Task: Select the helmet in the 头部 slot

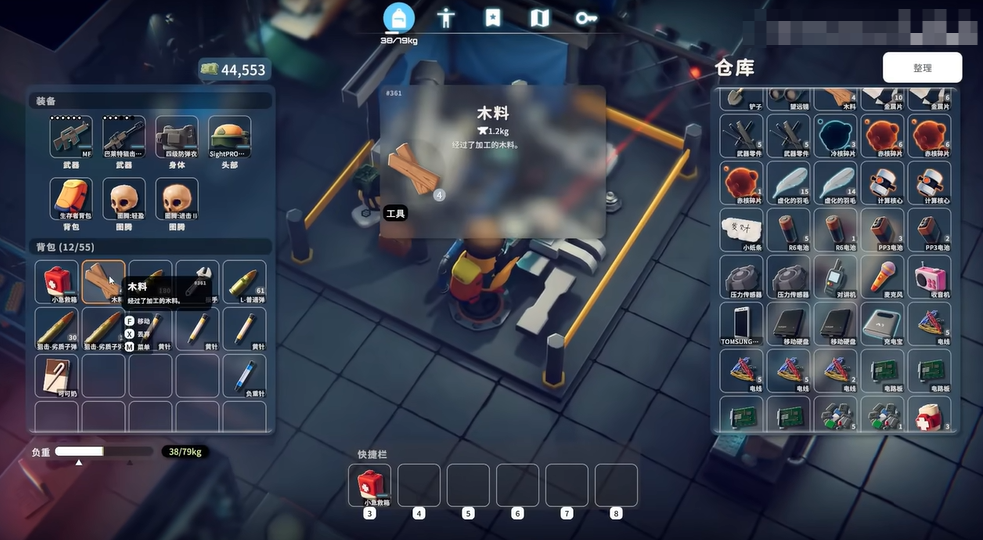Action: (x=229, y=137)
